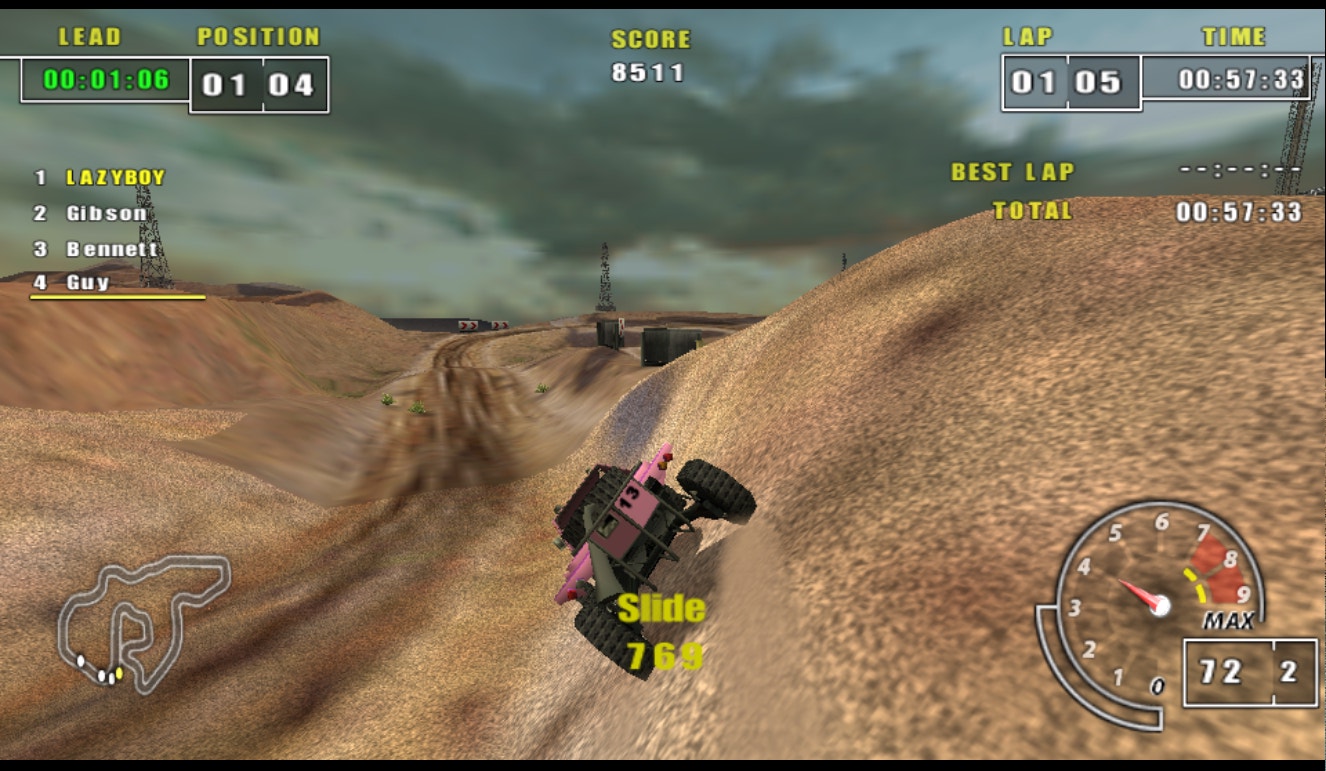Select LAZYBOY in the standings list
This screenshot has width=1326, height=771.
coord(115,178)
